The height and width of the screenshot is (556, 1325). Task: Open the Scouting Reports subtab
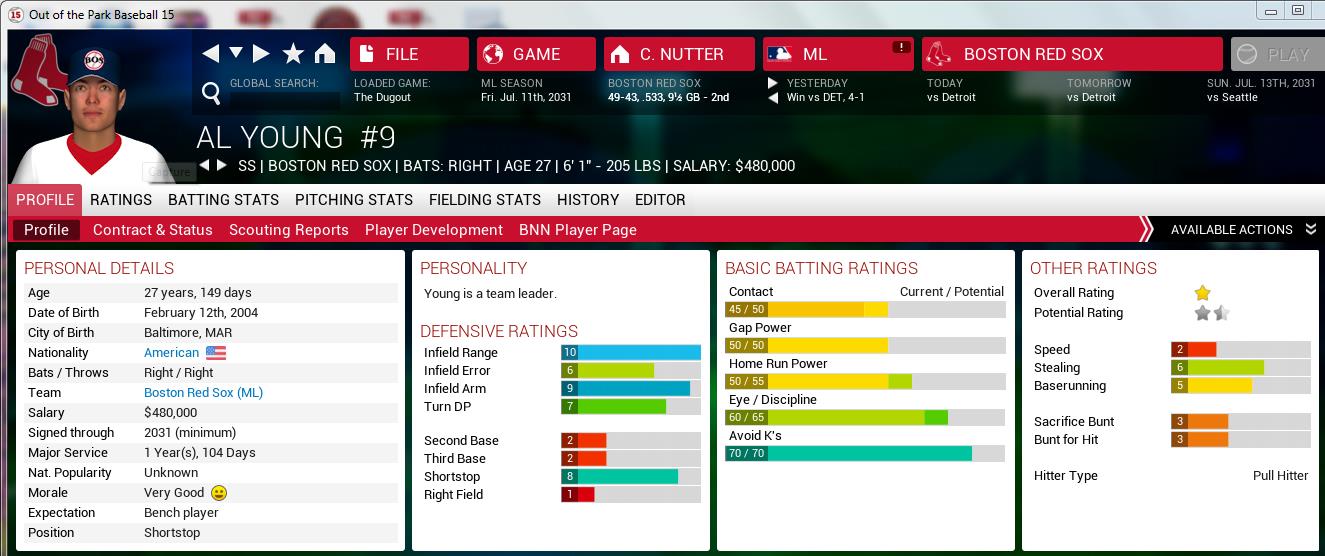(289, 230)
